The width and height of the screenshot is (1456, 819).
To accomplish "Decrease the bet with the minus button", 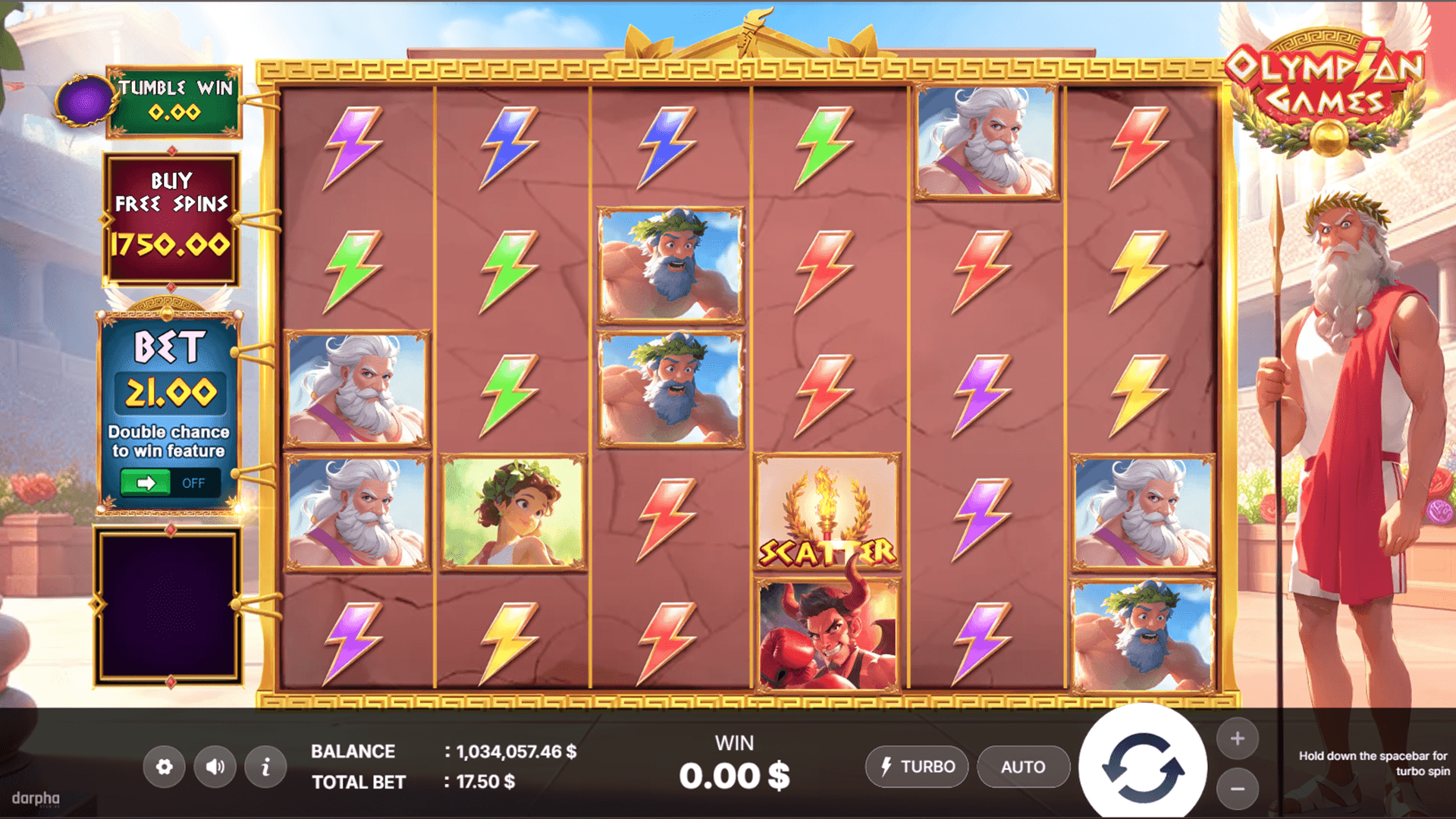I will point(1238,789).
